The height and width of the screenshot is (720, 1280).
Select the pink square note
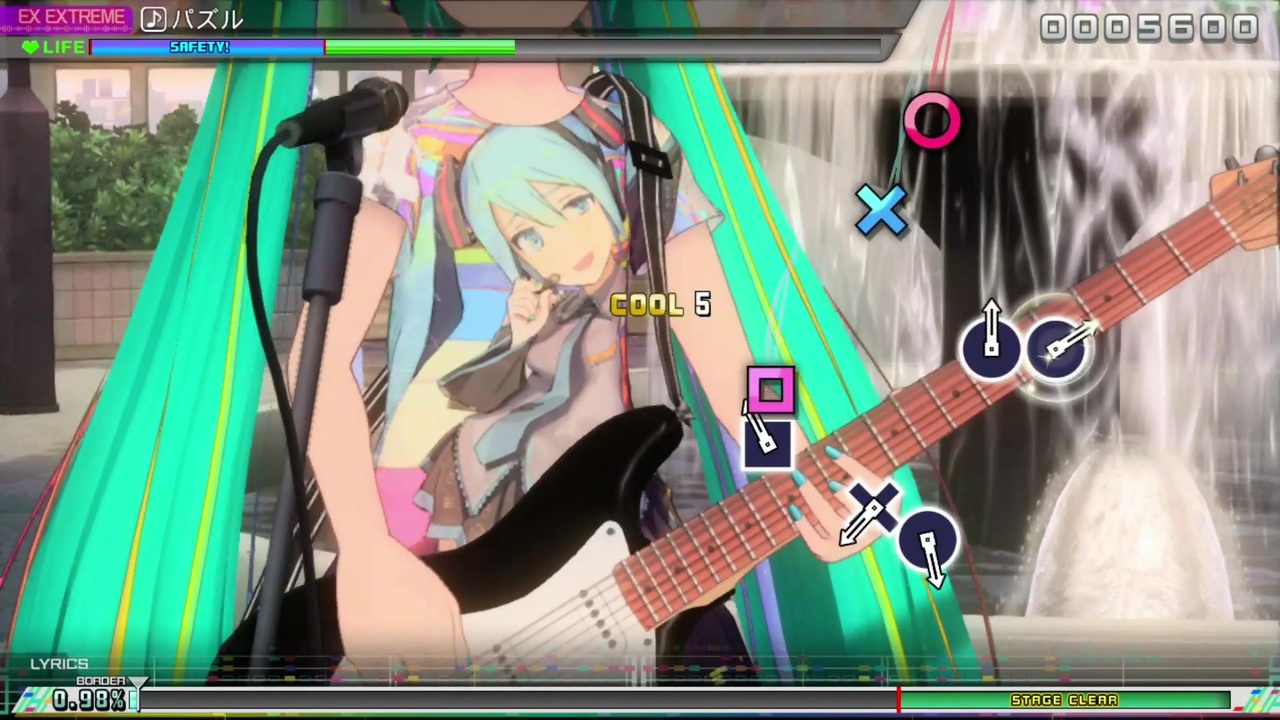pos(770,392)
